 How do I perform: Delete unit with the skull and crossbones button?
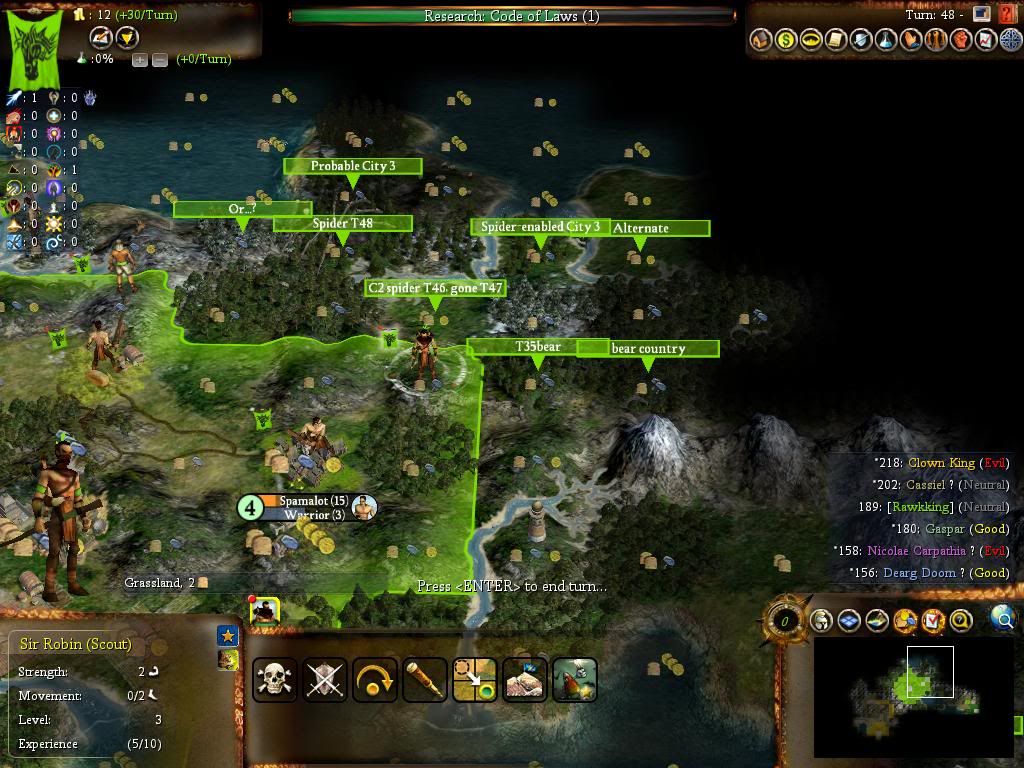pos(274,680)
